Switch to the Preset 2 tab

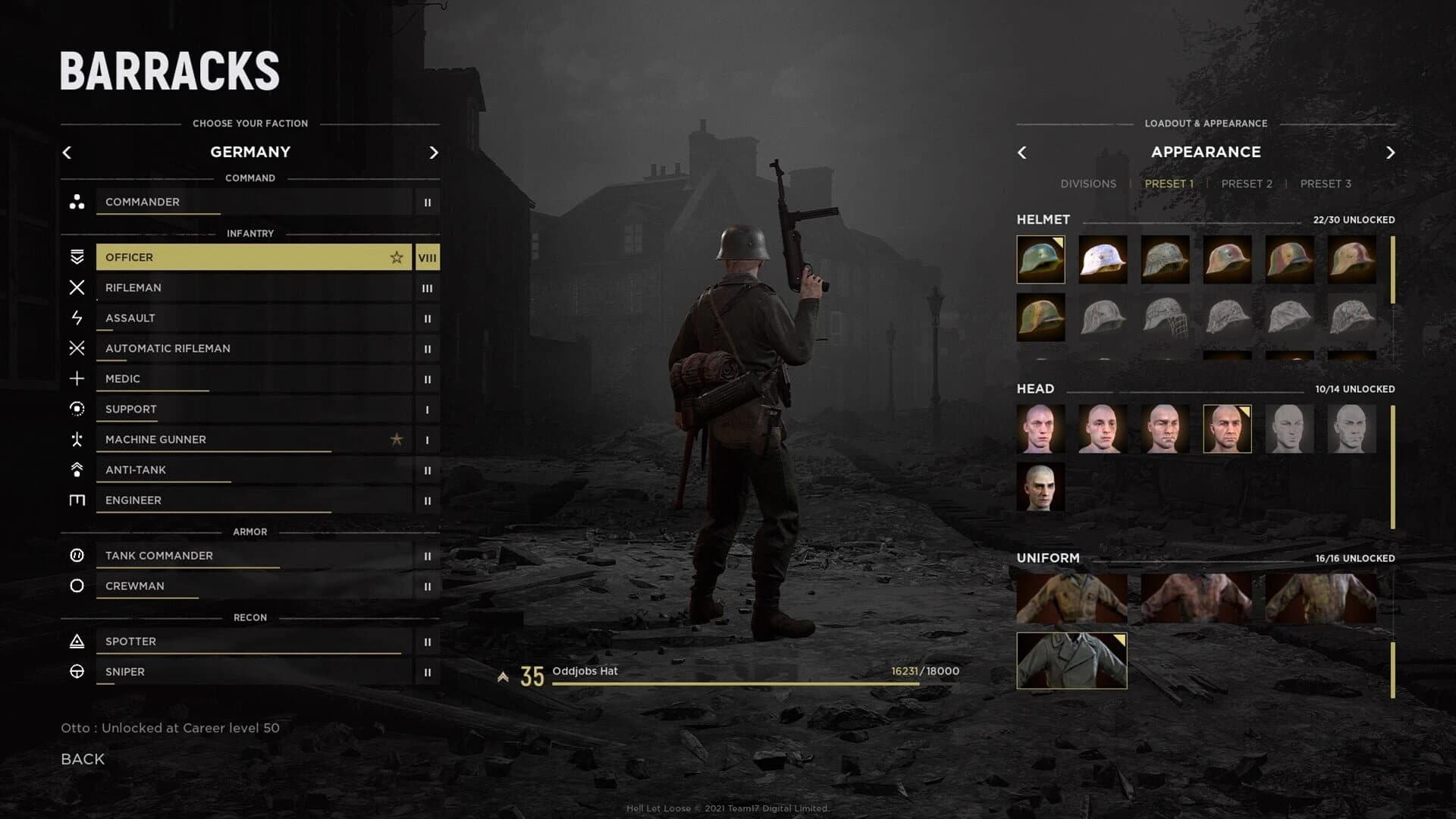1247,184
